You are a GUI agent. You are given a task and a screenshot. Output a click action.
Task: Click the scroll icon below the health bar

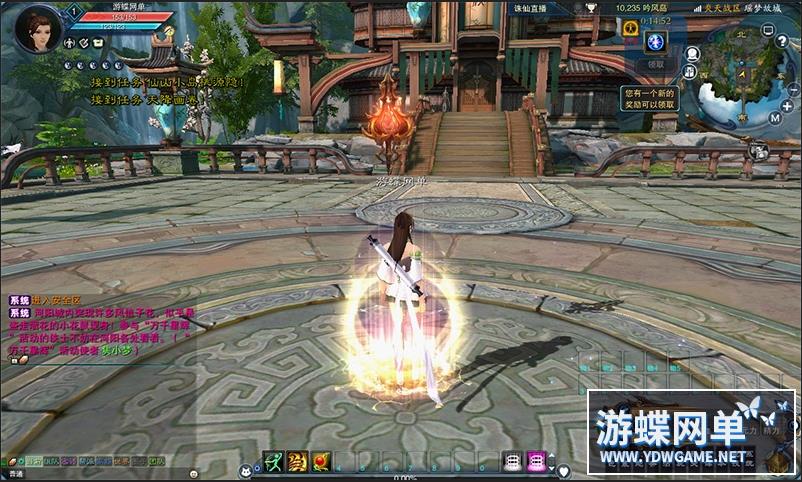coord(98,44)
